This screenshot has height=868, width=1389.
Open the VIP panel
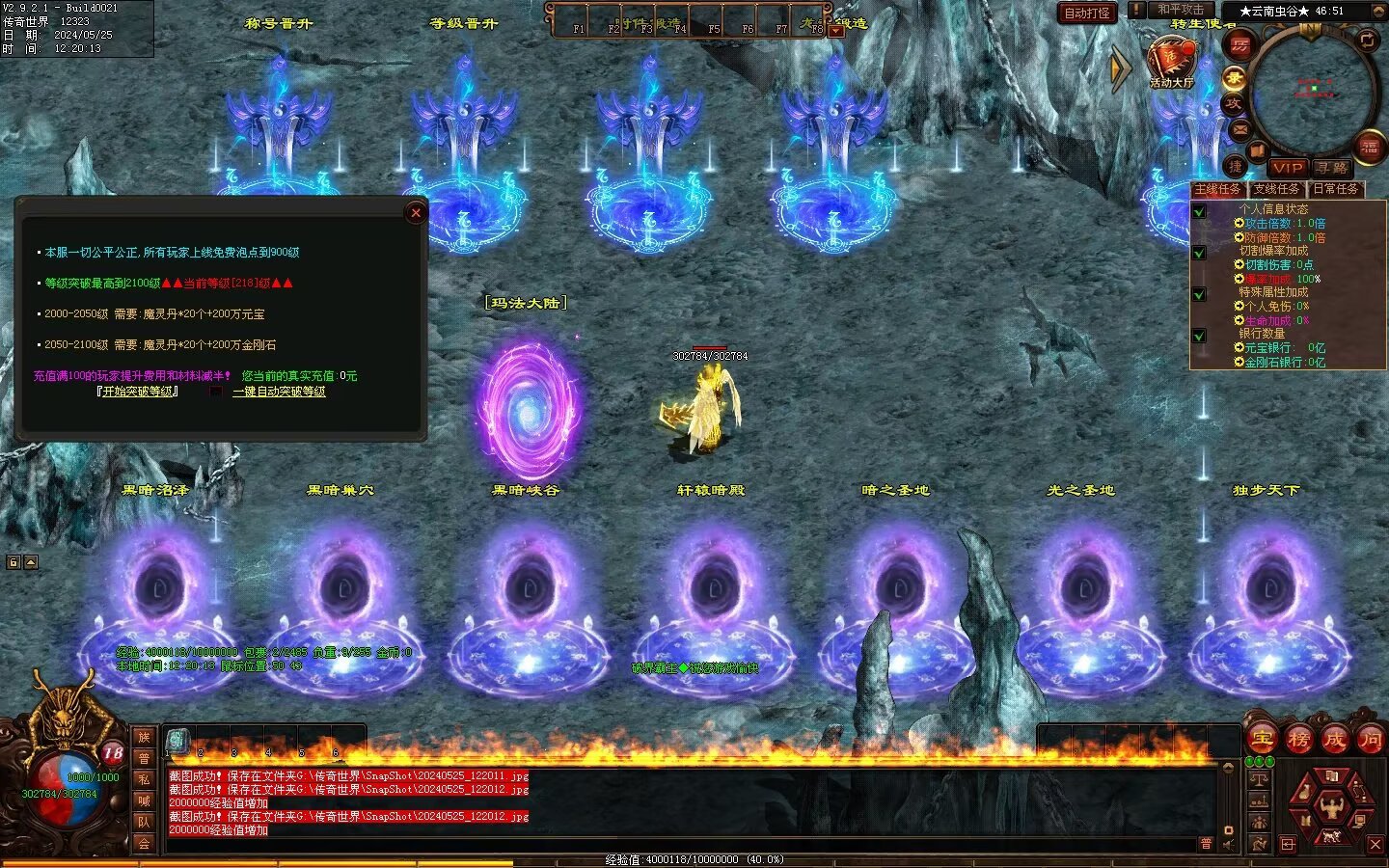point(1287,167)
